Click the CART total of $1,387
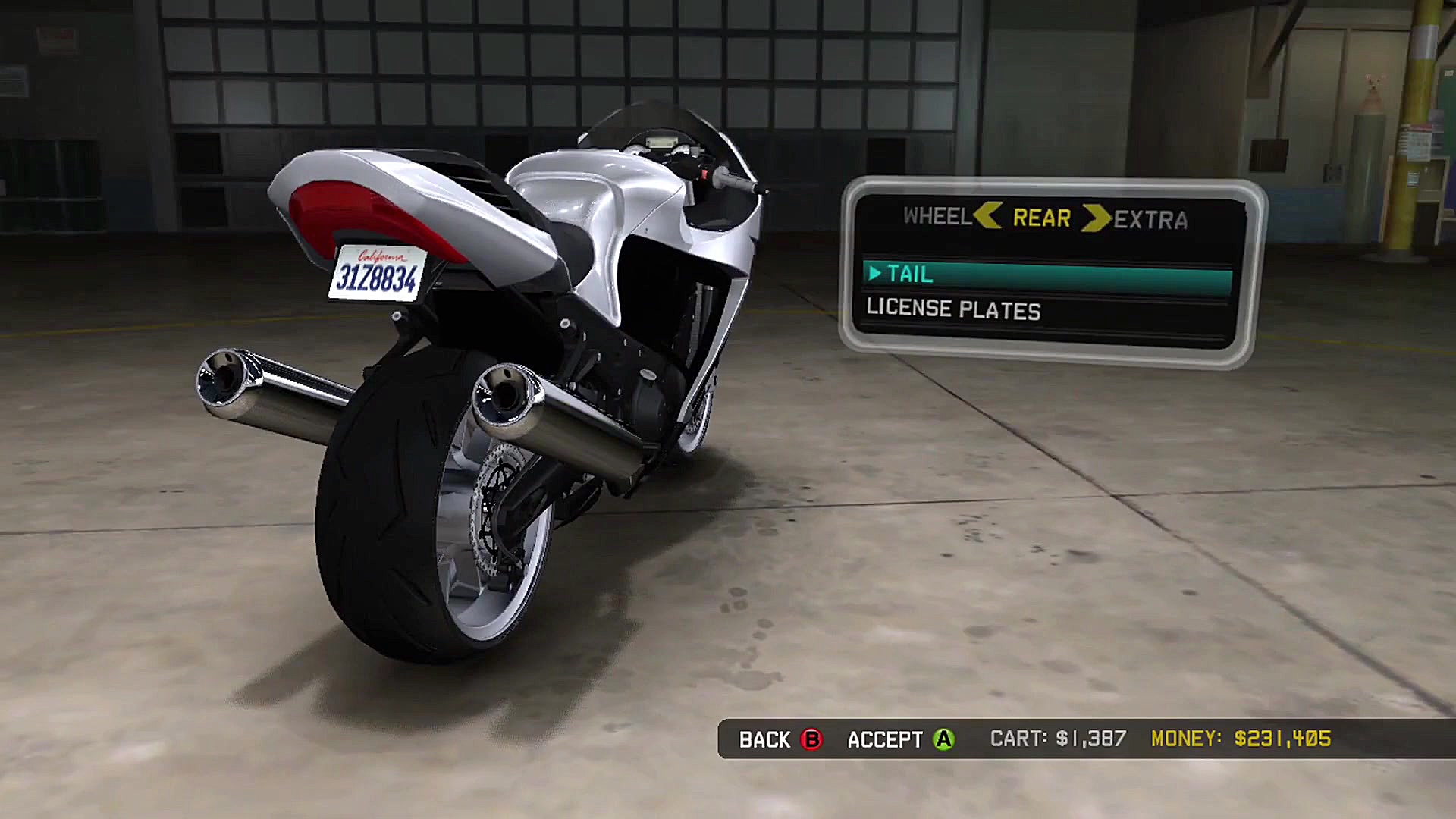1456x819 pixels. 1092,738
